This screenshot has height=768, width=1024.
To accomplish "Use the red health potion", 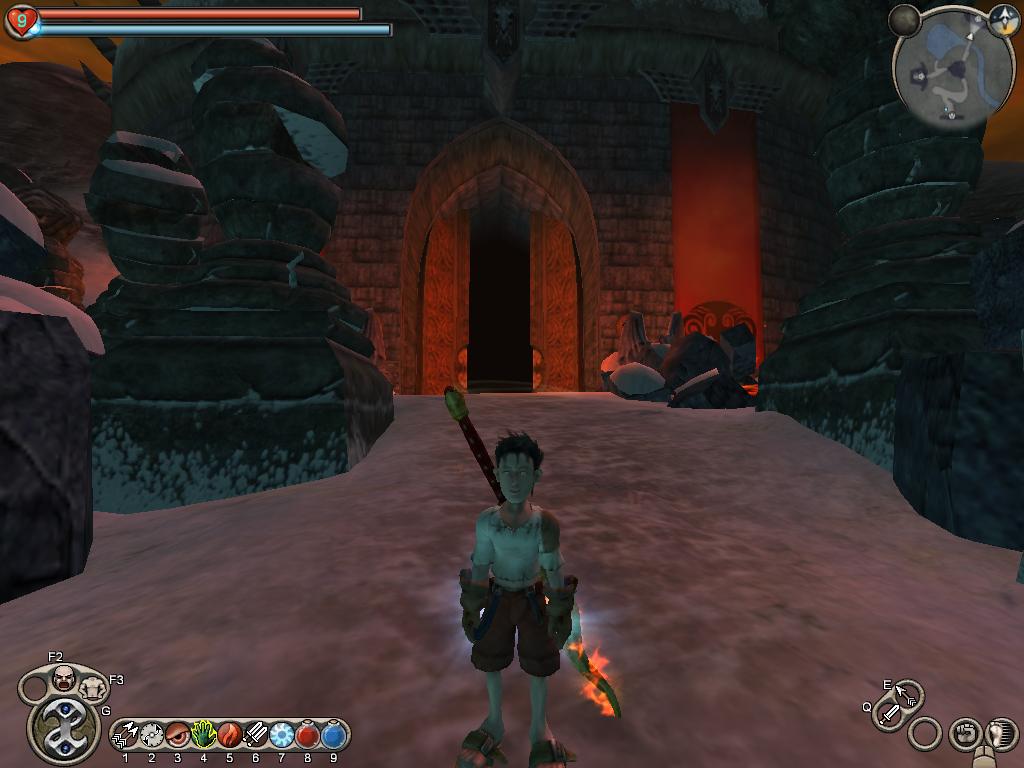I will (308, 736).
